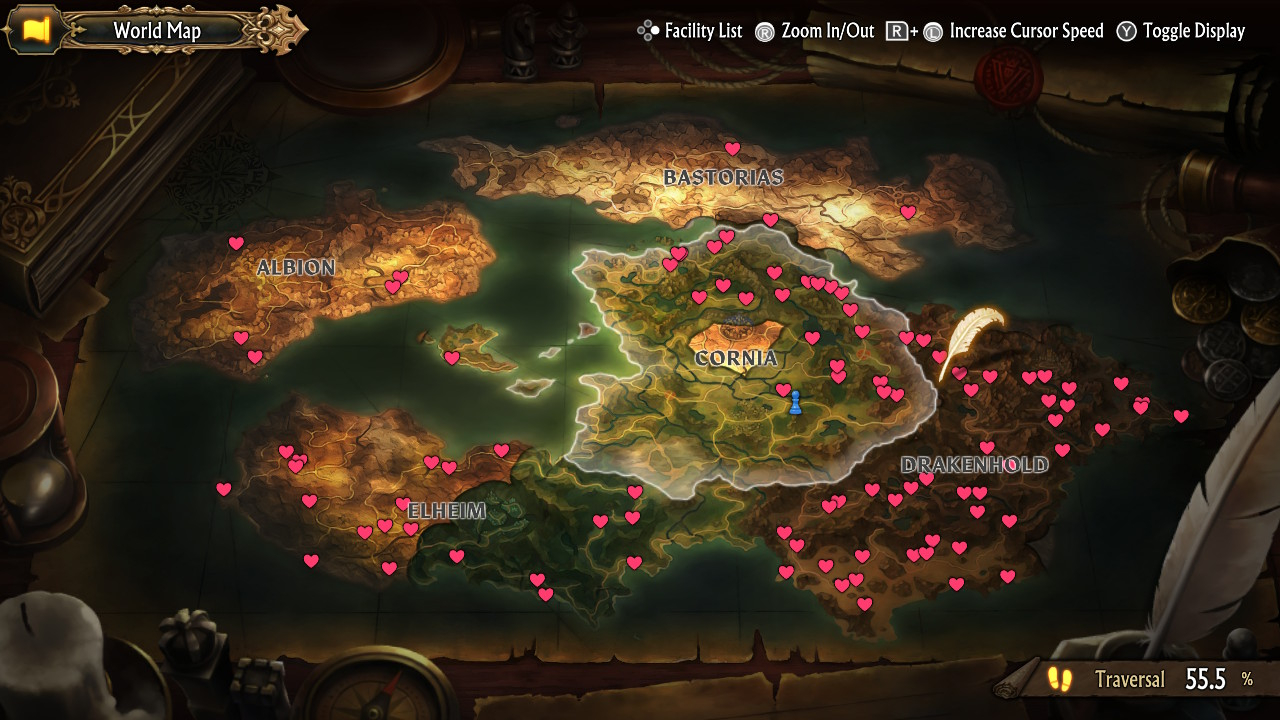Select the Albion region label

pos(295,267)
